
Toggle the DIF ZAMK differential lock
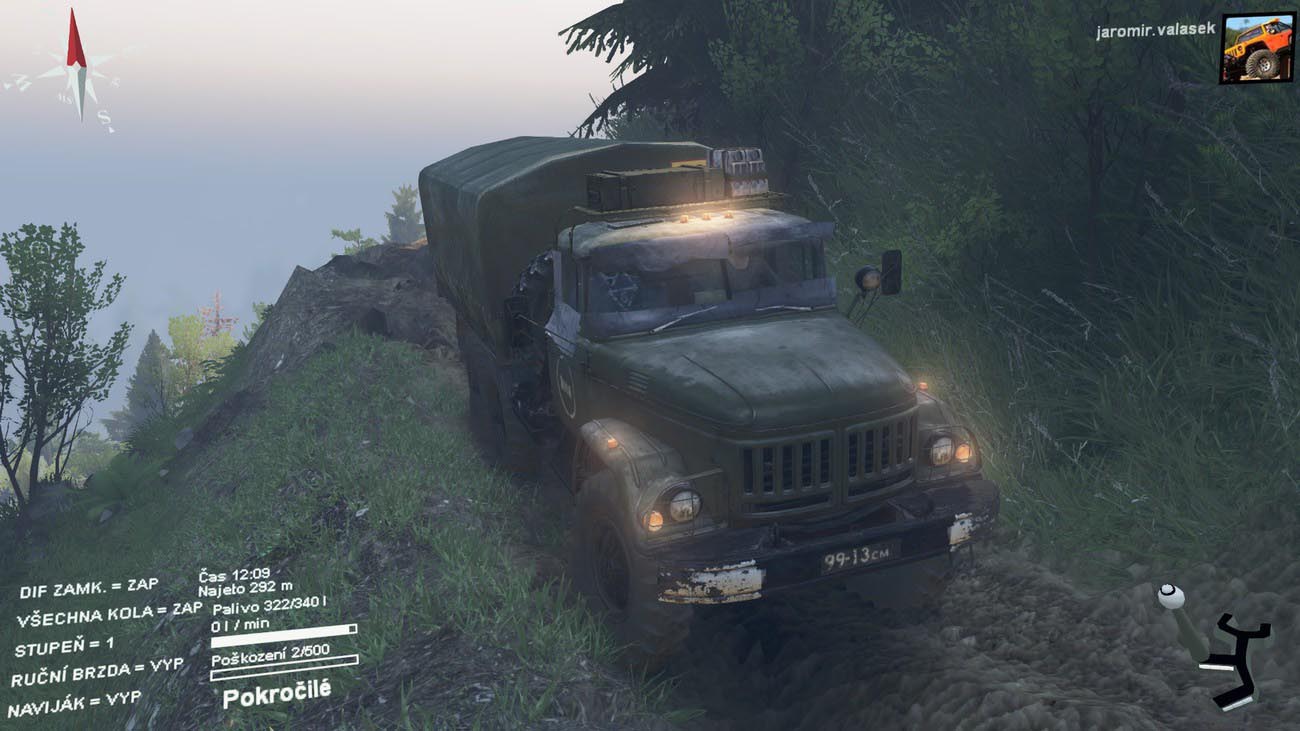pos(89,588)
